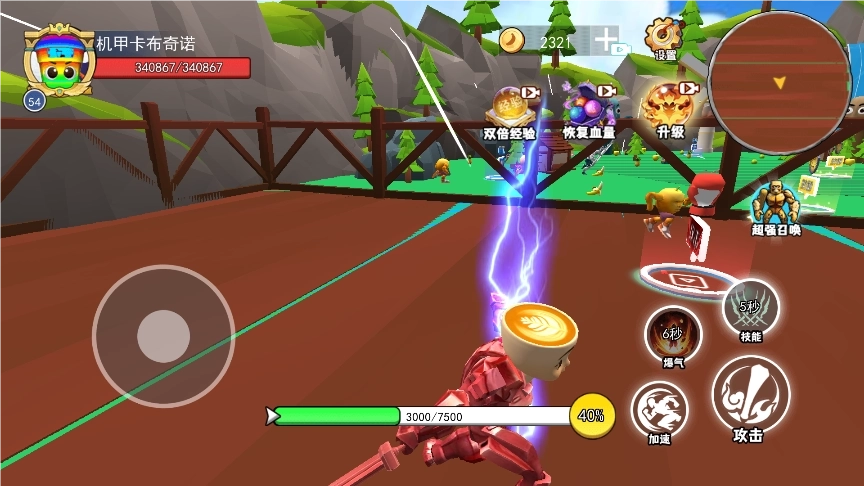Use the 爆气 burst skill

672,336
